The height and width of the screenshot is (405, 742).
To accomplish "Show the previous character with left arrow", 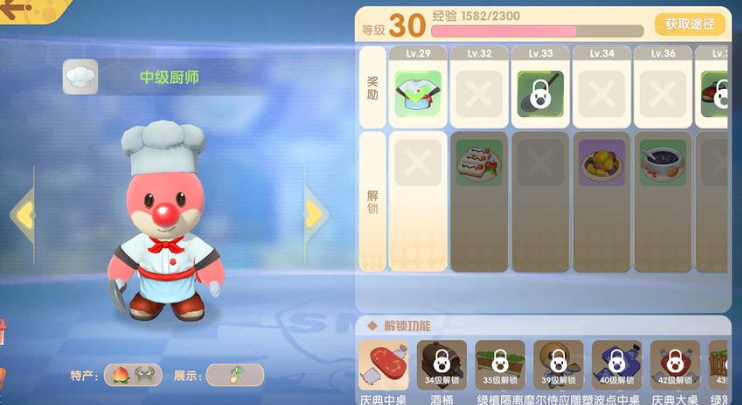I will (22, 213).
